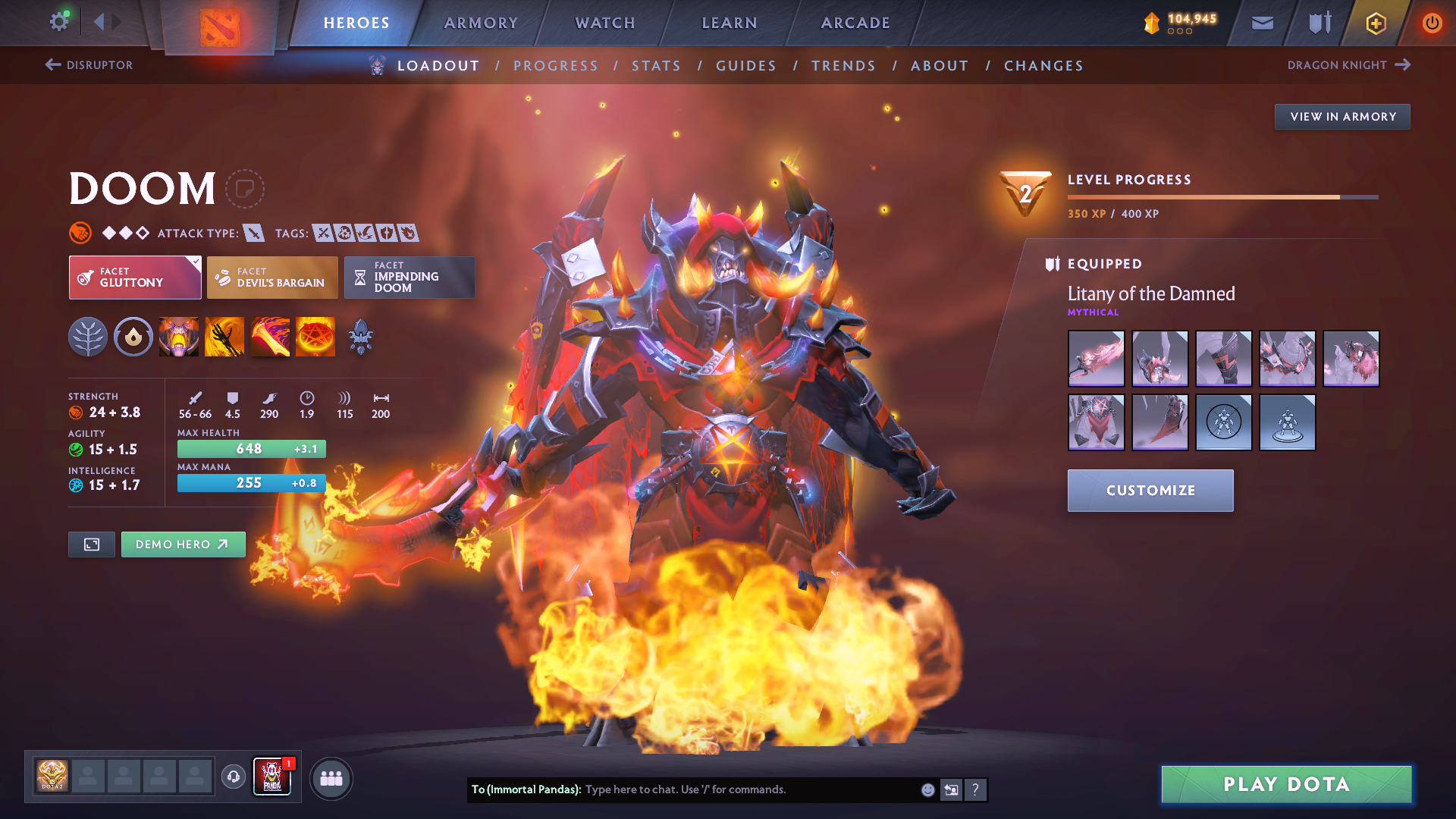Show the Trends page
Screen dimensions: 1456x819
[843, 66]
